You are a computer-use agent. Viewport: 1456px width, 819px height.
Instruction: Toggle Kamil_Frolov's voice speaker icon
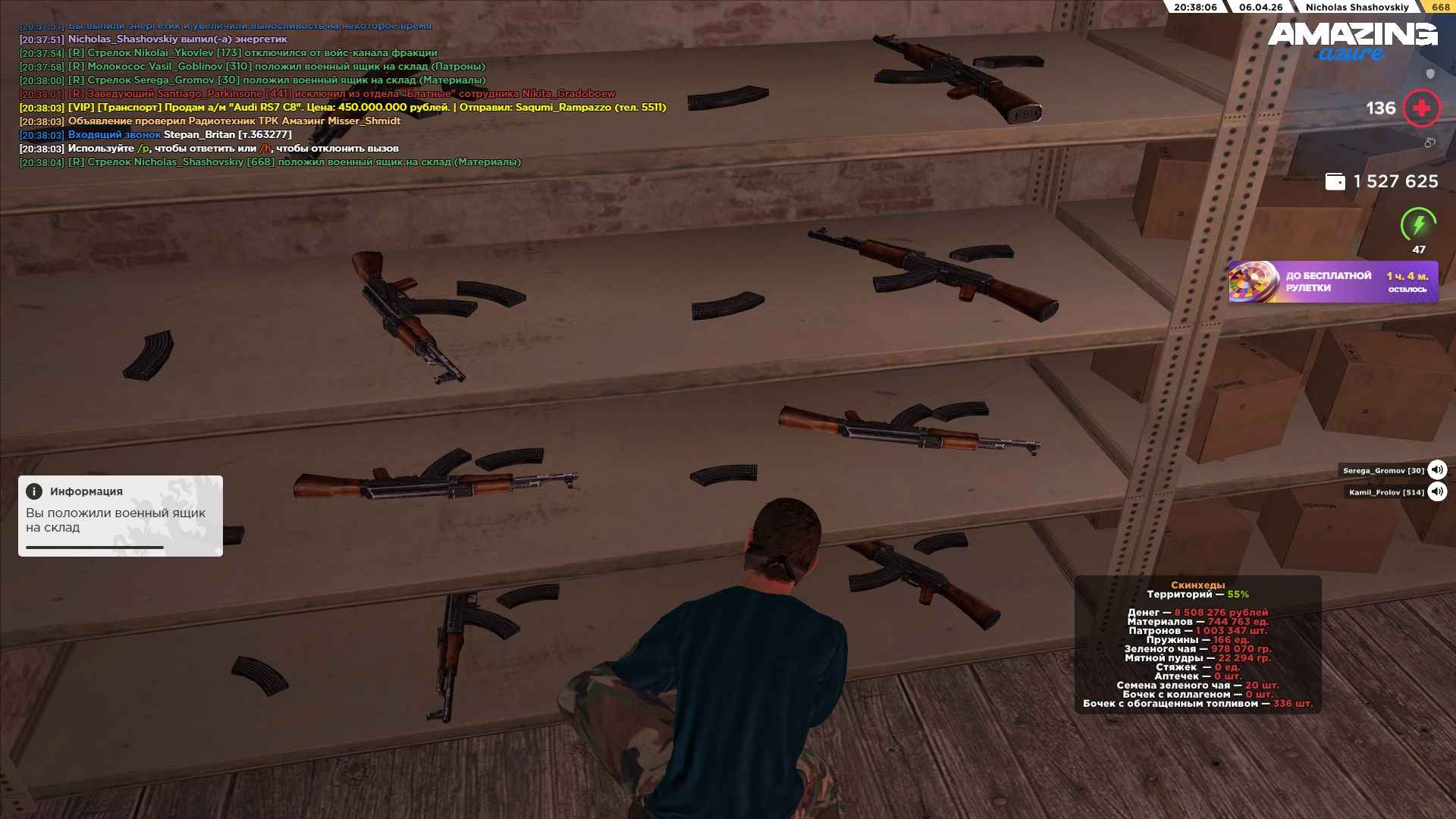tap(1436, 492)
